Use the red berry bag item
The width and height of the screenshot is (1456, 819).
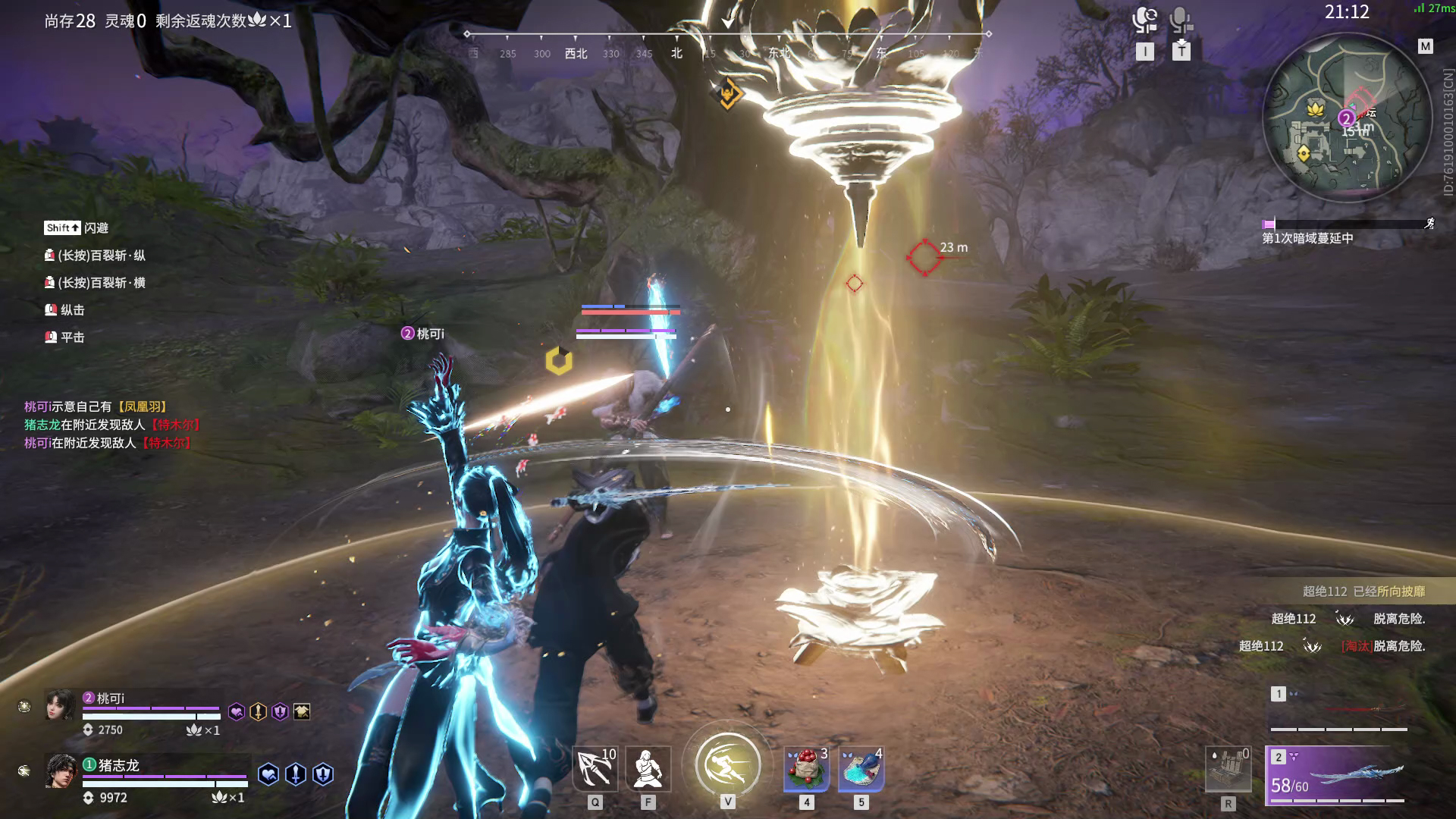coord(806,768)
